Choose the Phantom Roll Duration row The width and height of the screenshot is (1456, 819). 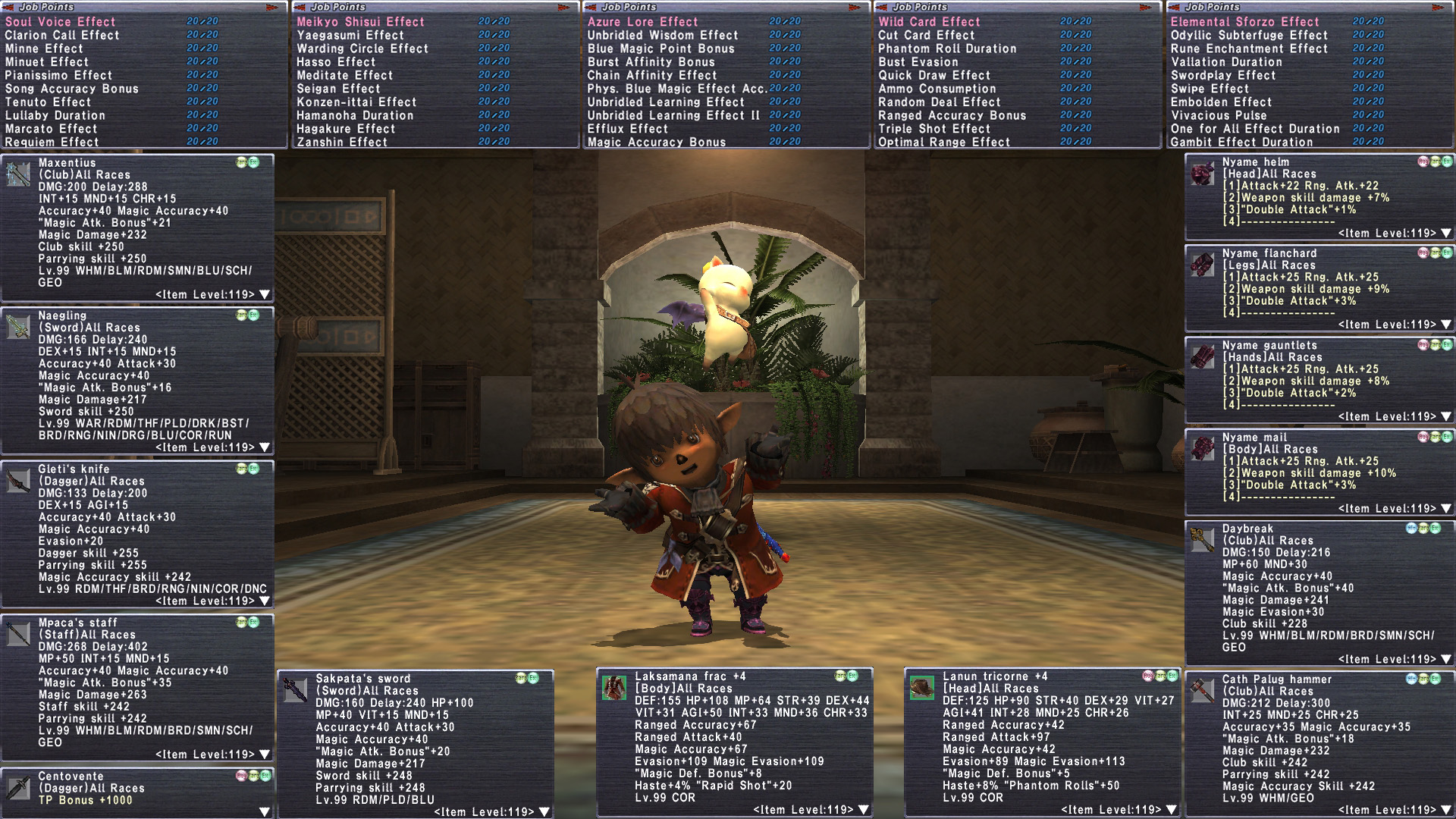click(947, 49)
